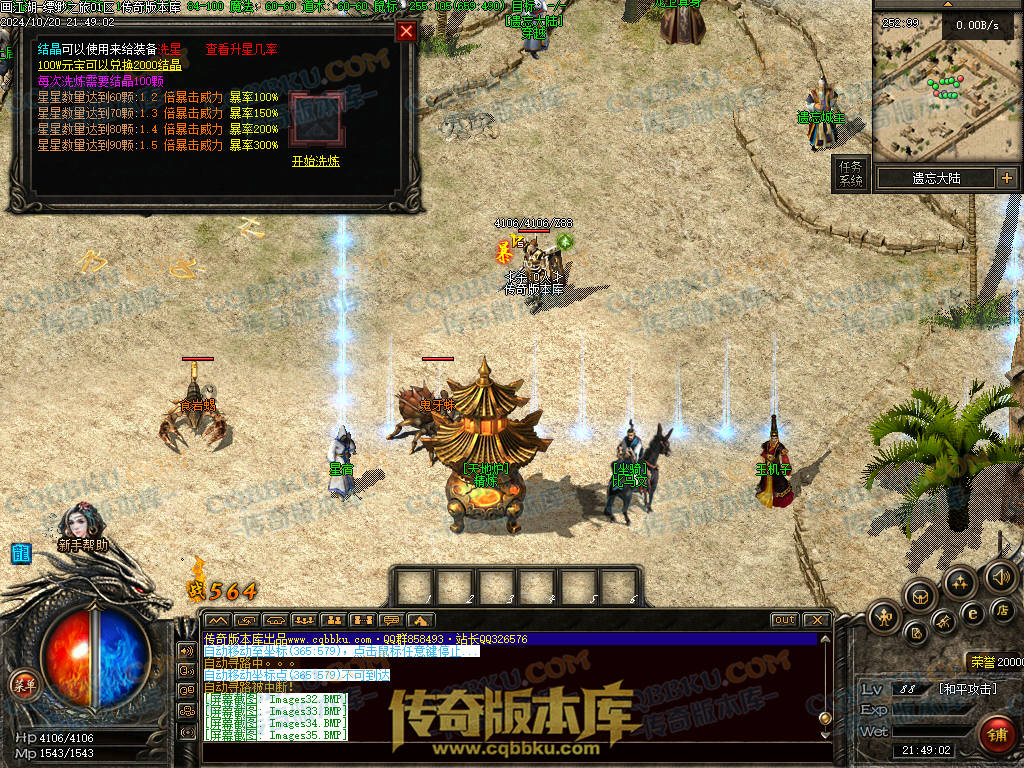
Task: Click the round 'e' icon button
Action: (x=972, y=614)
